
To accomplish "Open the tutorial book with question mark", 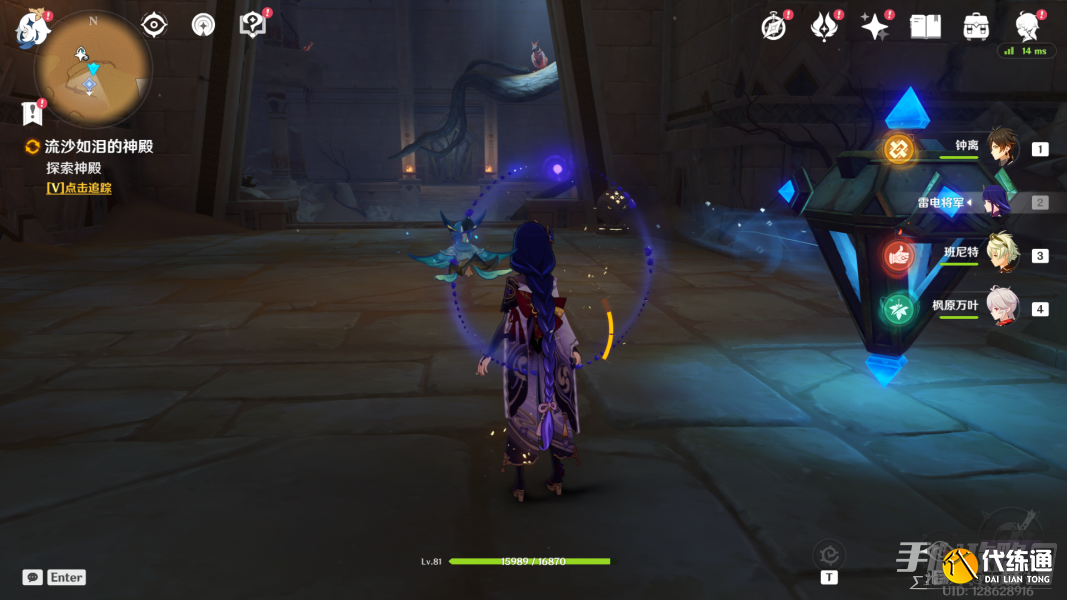I will tap(252, 25).
